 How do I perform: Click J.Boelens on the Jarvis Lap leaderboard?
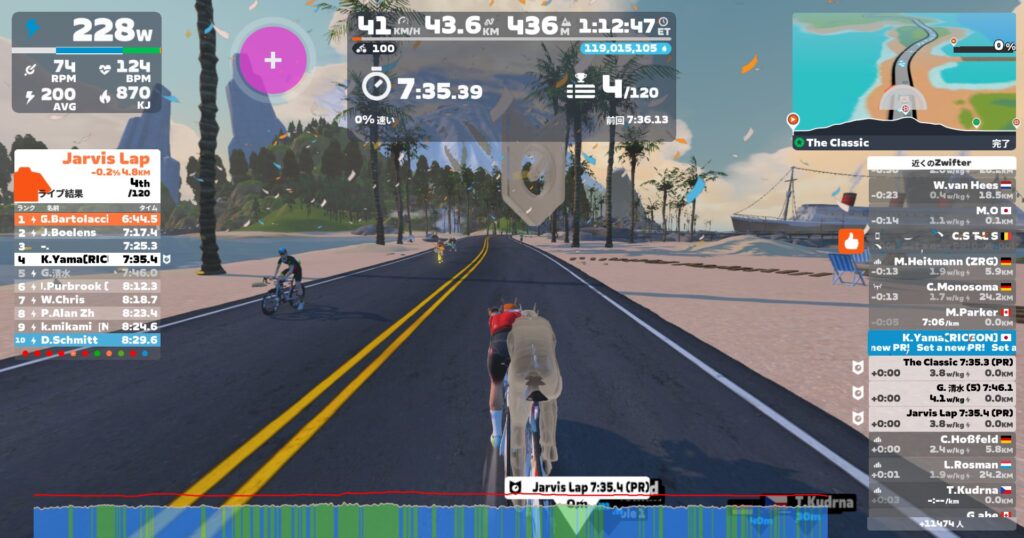tap(87, 232)
